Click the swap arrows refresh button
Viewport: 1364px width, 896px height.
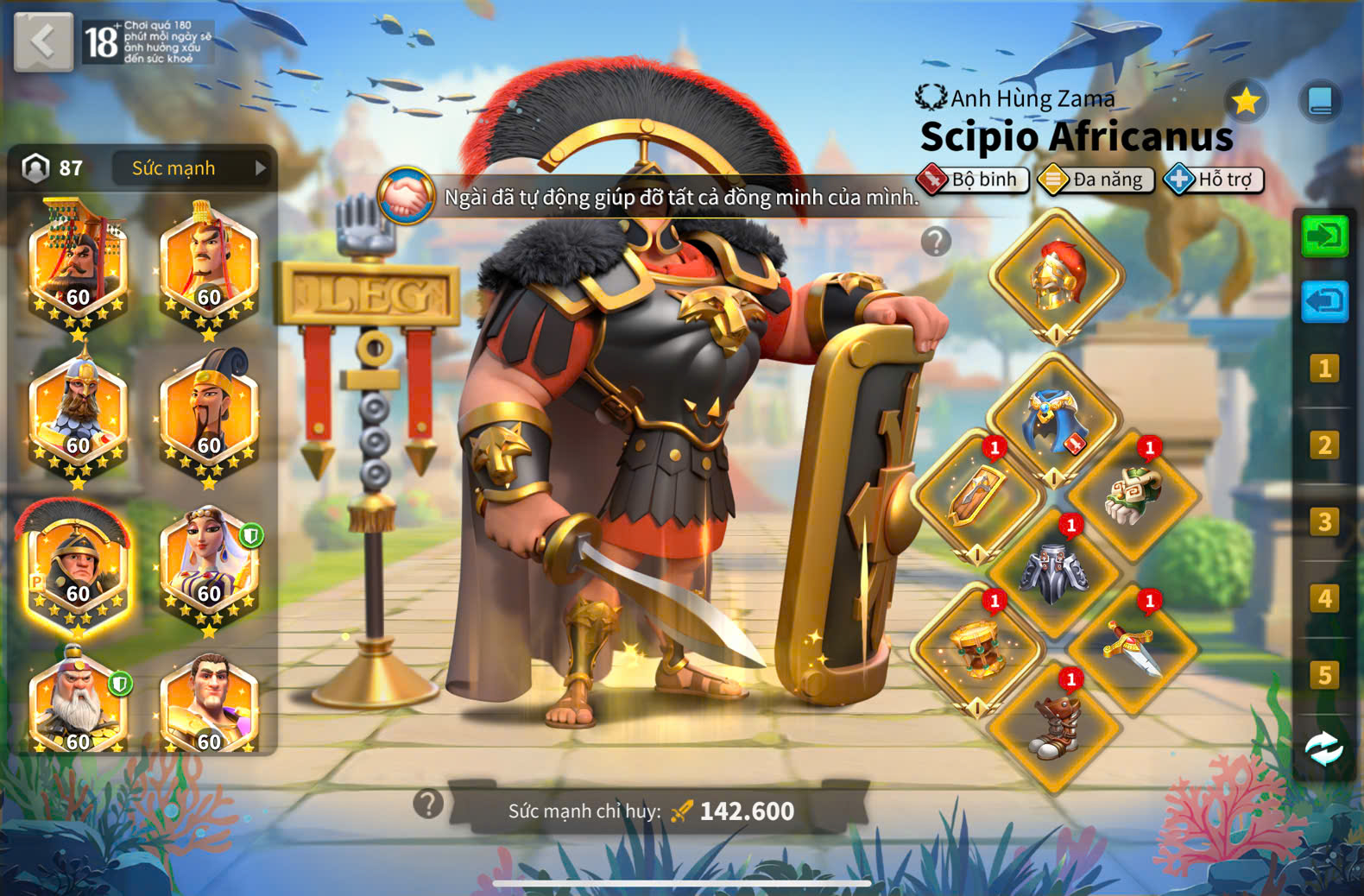coord(1324,748)
